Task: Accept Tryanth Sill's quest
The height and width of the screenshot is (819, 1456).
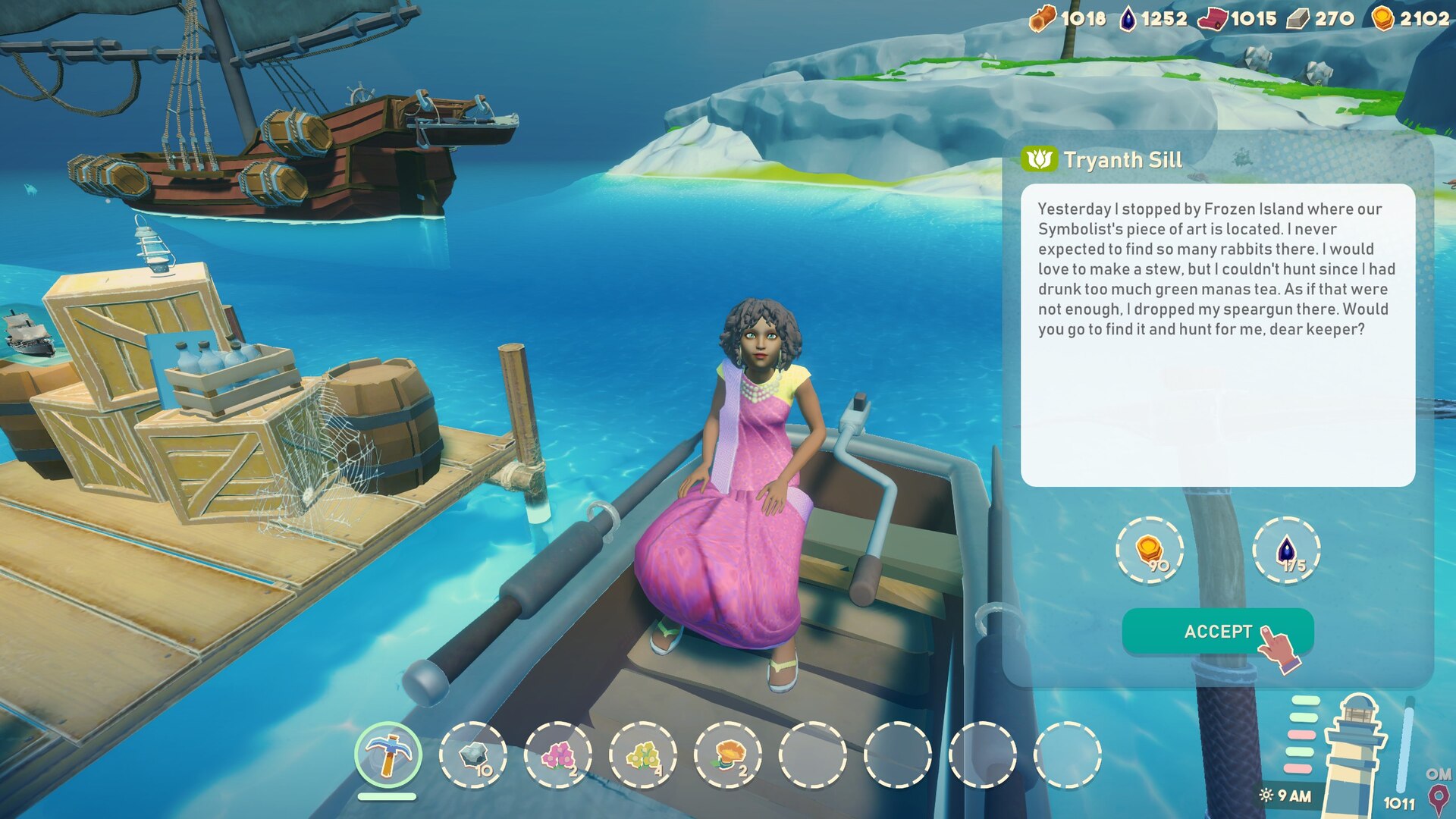Action: pyautogui.click(x=1216, y=631)
